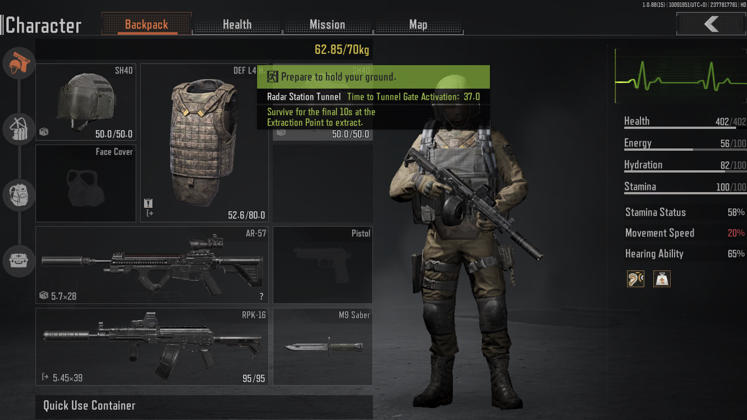The width and height of the screenshot is (747, 420).
Task: Open the orange helmet equipment category icon
Action: (18, 64)
